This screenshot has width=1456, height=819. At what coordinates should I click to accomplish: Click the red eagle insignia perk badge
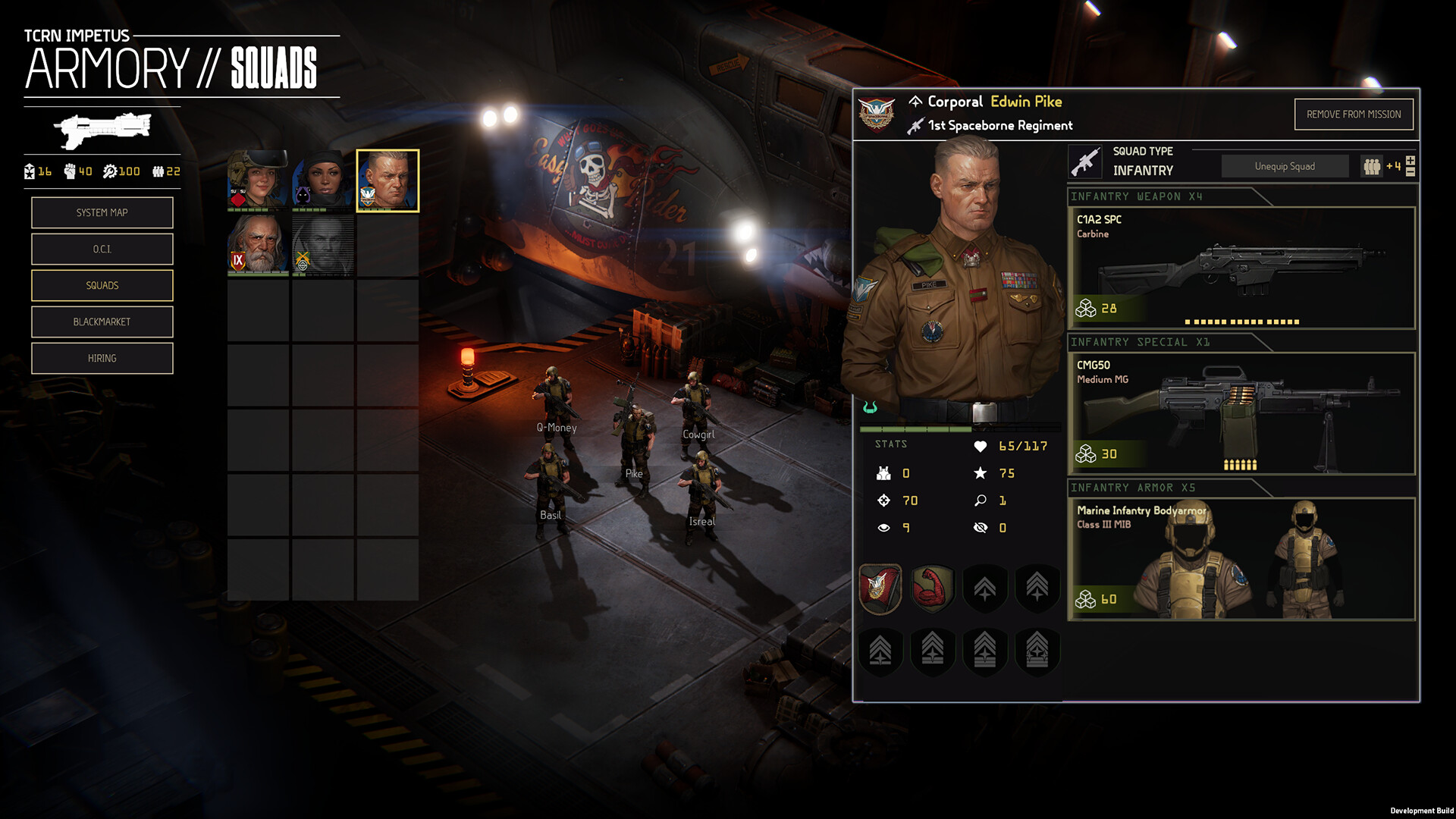(x=880, y=588)
